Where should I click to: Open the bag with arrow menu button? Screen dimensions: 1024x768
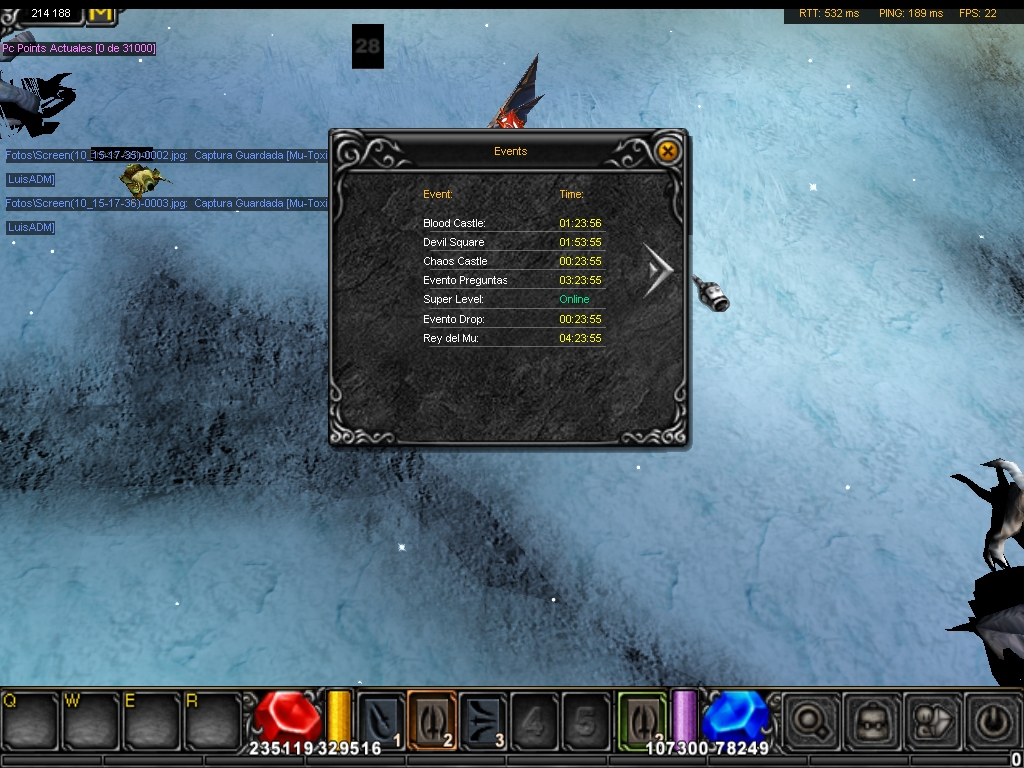(x=933, y=720)
